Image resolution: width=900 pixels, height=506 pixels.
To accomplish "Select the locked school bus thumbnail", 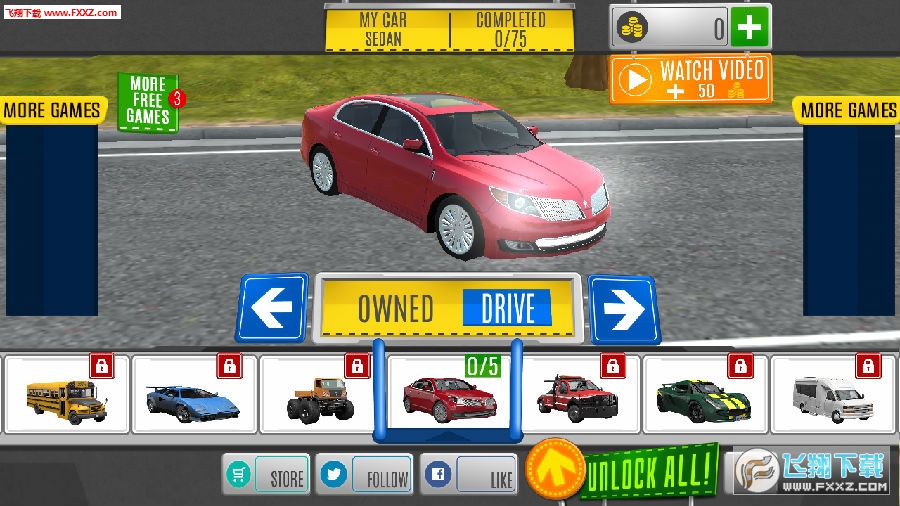I will 67,395.
